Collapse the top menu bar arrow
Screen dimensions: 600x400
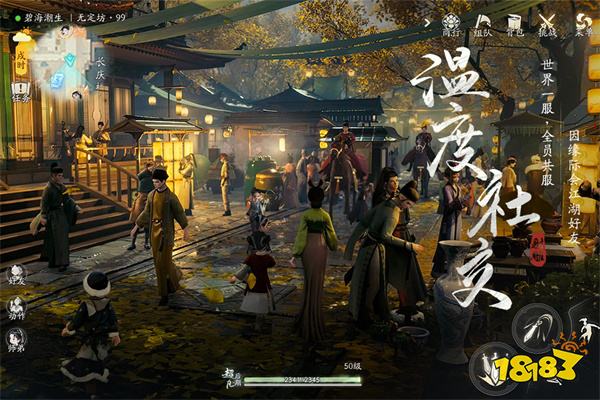click(x=425, y=20)
